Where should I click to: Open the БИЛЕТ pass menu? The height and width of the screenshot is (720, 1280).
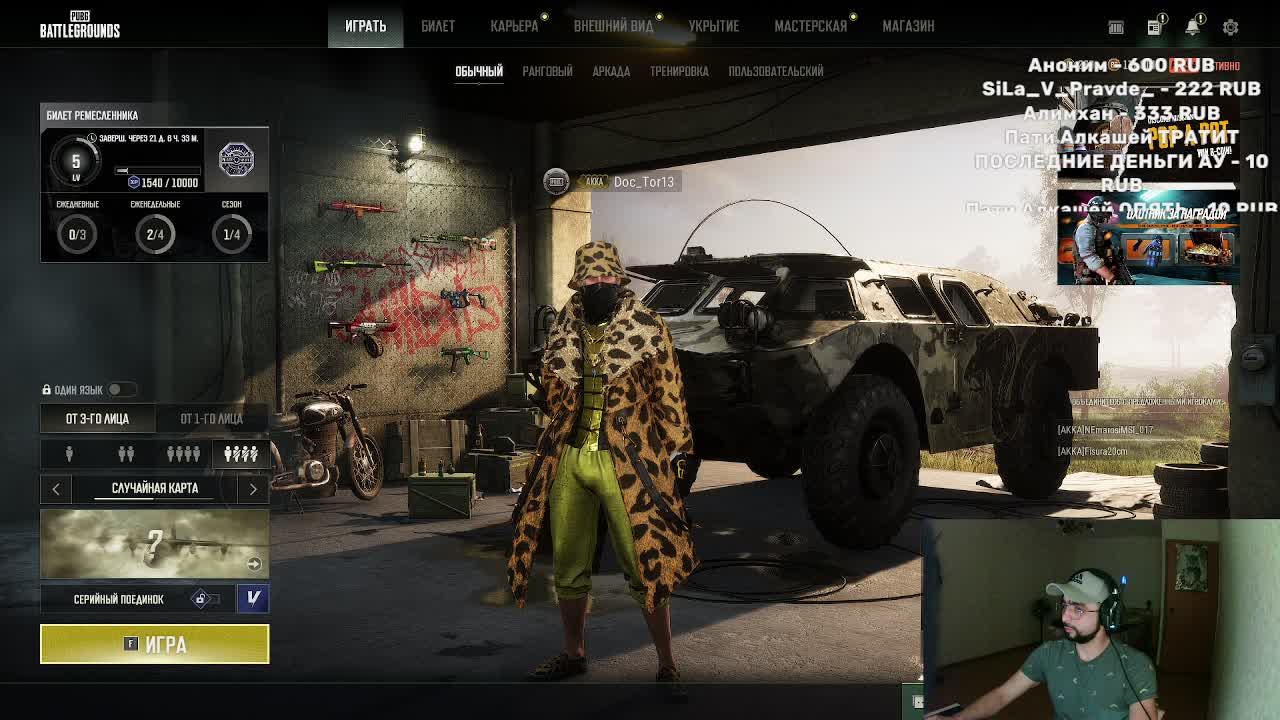tap(438, 26)
